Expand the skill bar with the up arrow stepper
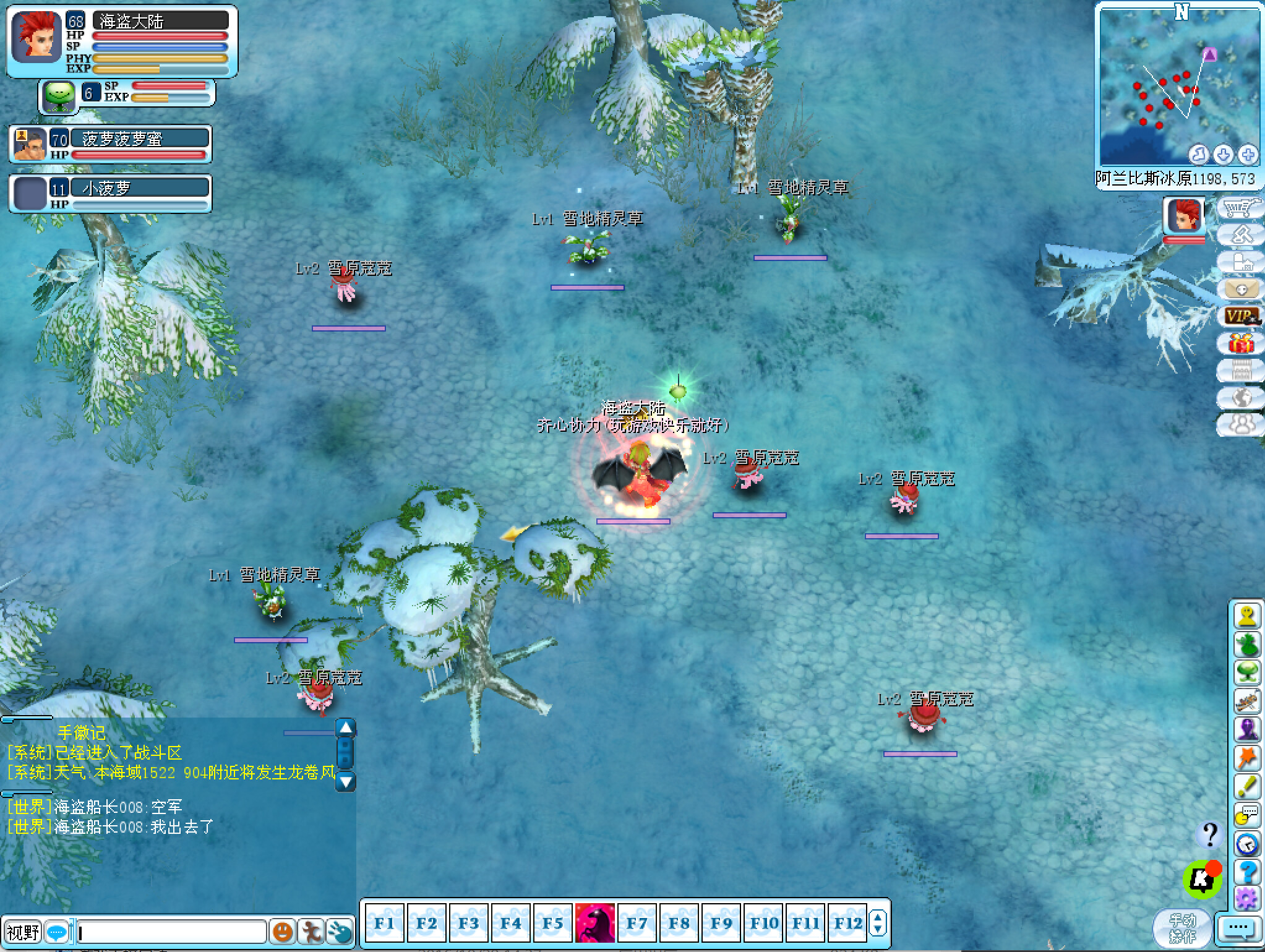The image size is (1265, 952). [x=879, y=916]
